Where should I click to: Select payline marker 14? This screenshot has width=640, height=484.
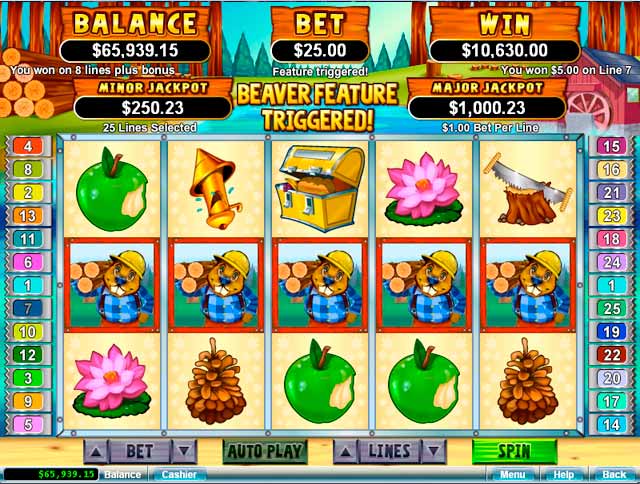(611, 424)
